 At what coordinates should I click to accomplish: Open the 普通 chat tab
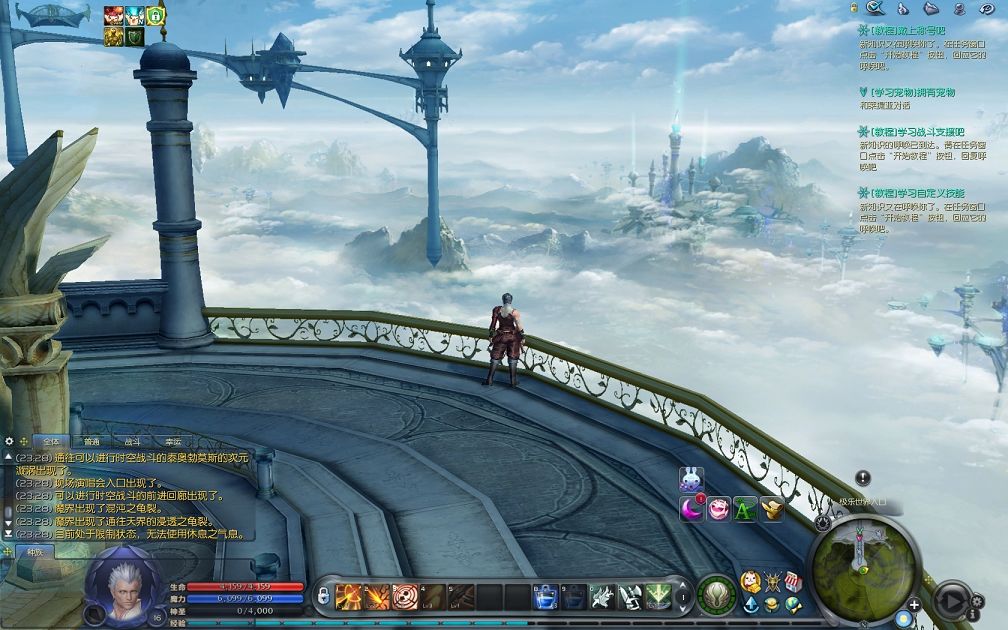click(91, 441)
